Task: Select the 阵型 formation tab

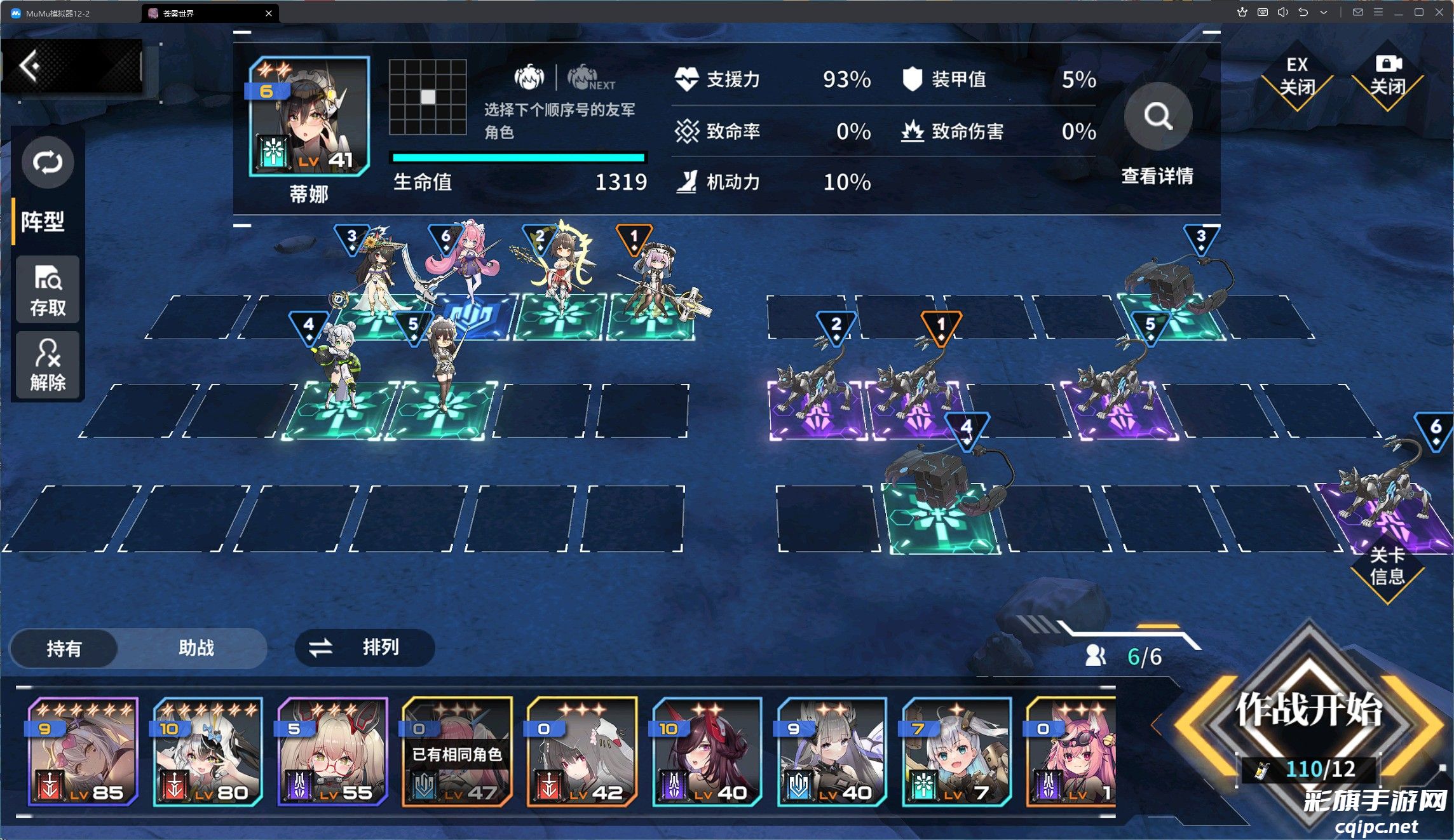Action: [43, 222]
